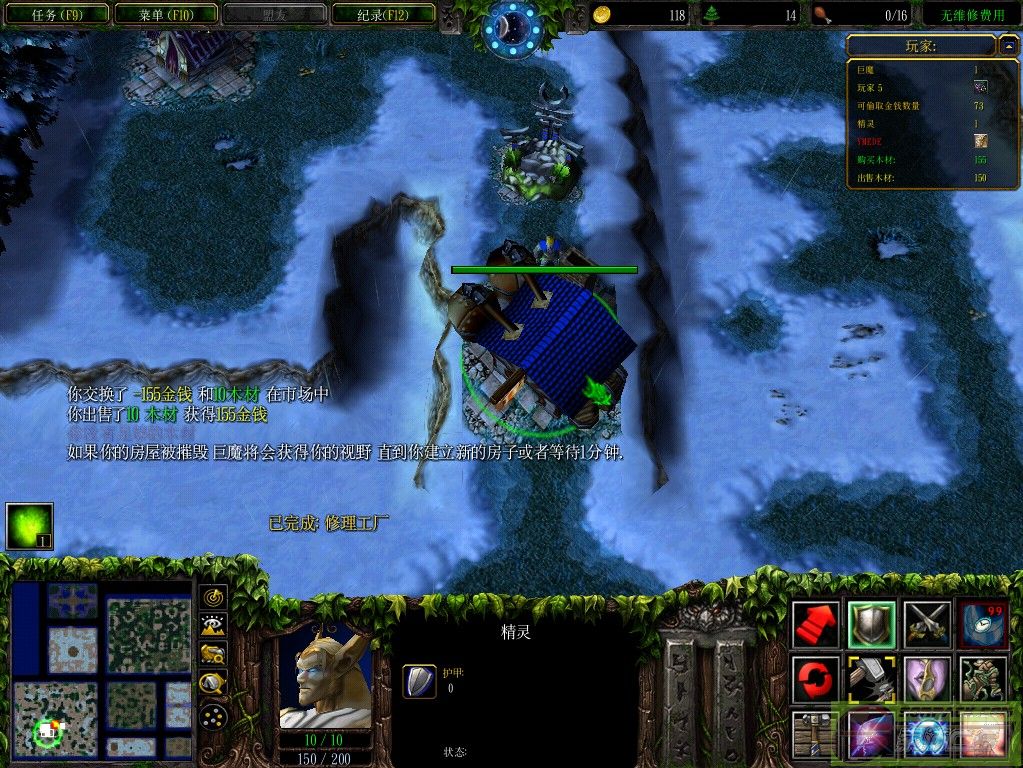Viewport: 1023px width, 768px height.
Task: Click the red circular arrows command
Action: click(816, 679)
